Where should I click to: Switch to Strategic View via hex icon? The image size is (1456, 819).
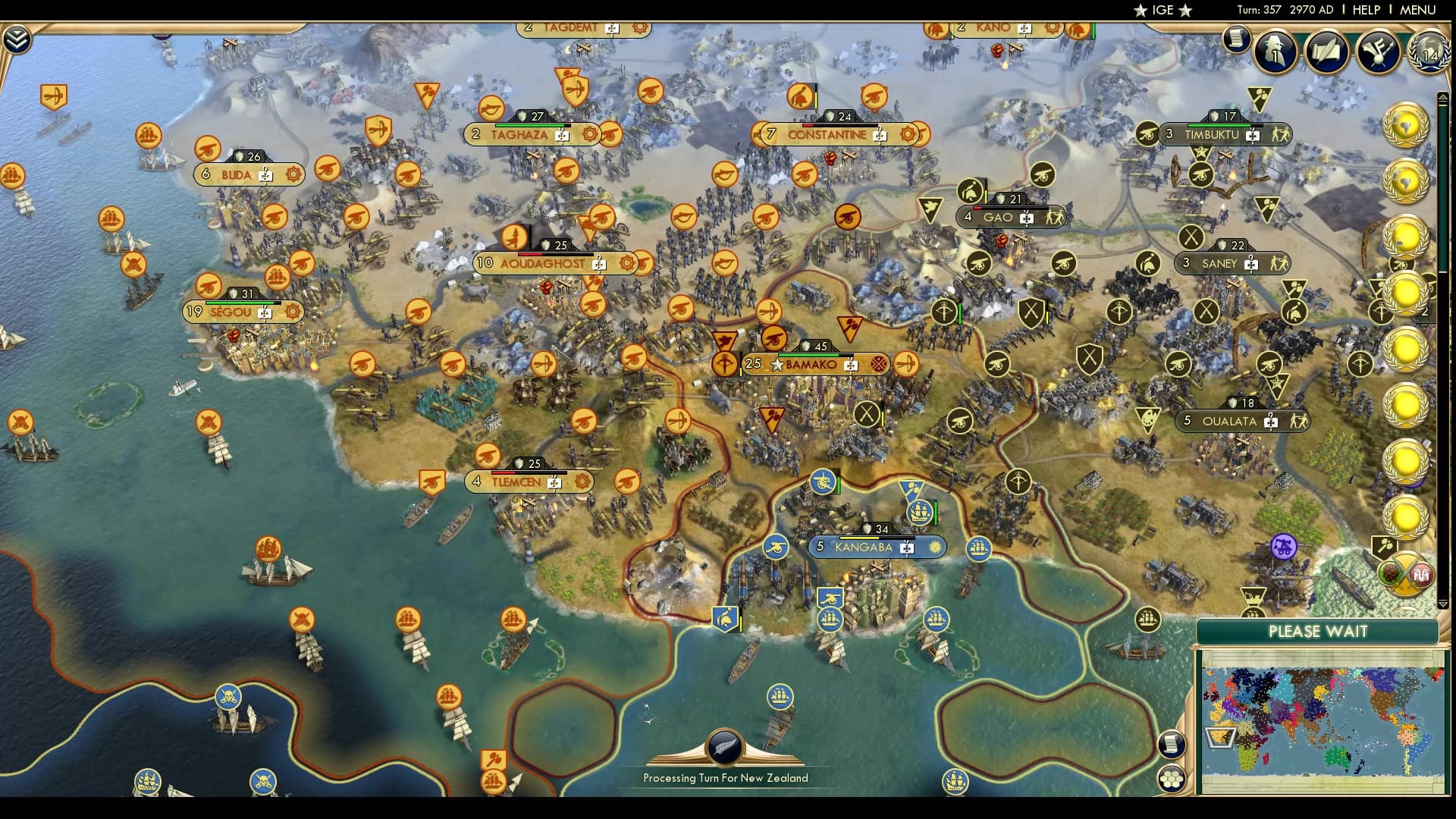coord(1170,780)
